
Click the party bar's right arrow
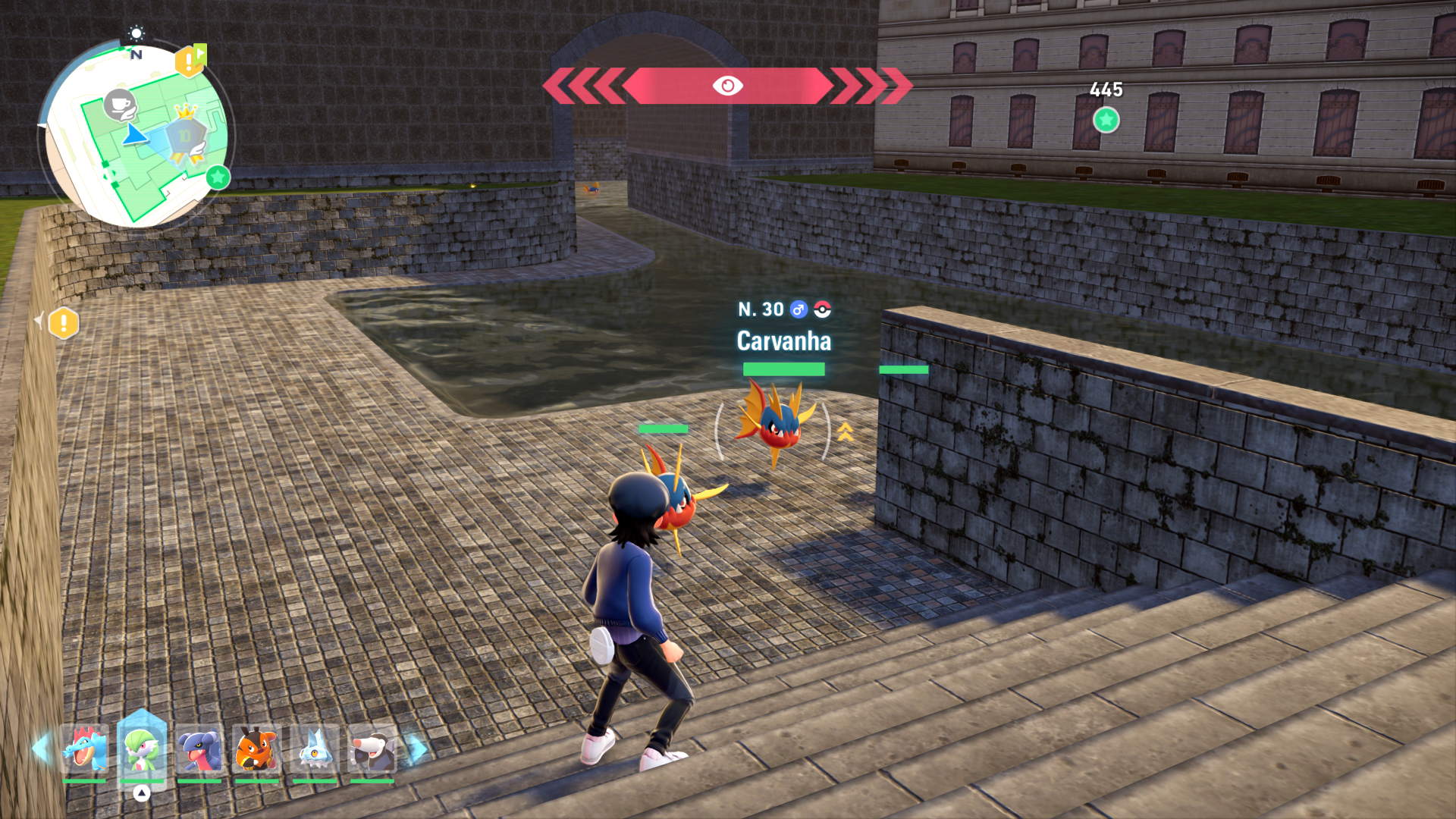tap(416, 748)
